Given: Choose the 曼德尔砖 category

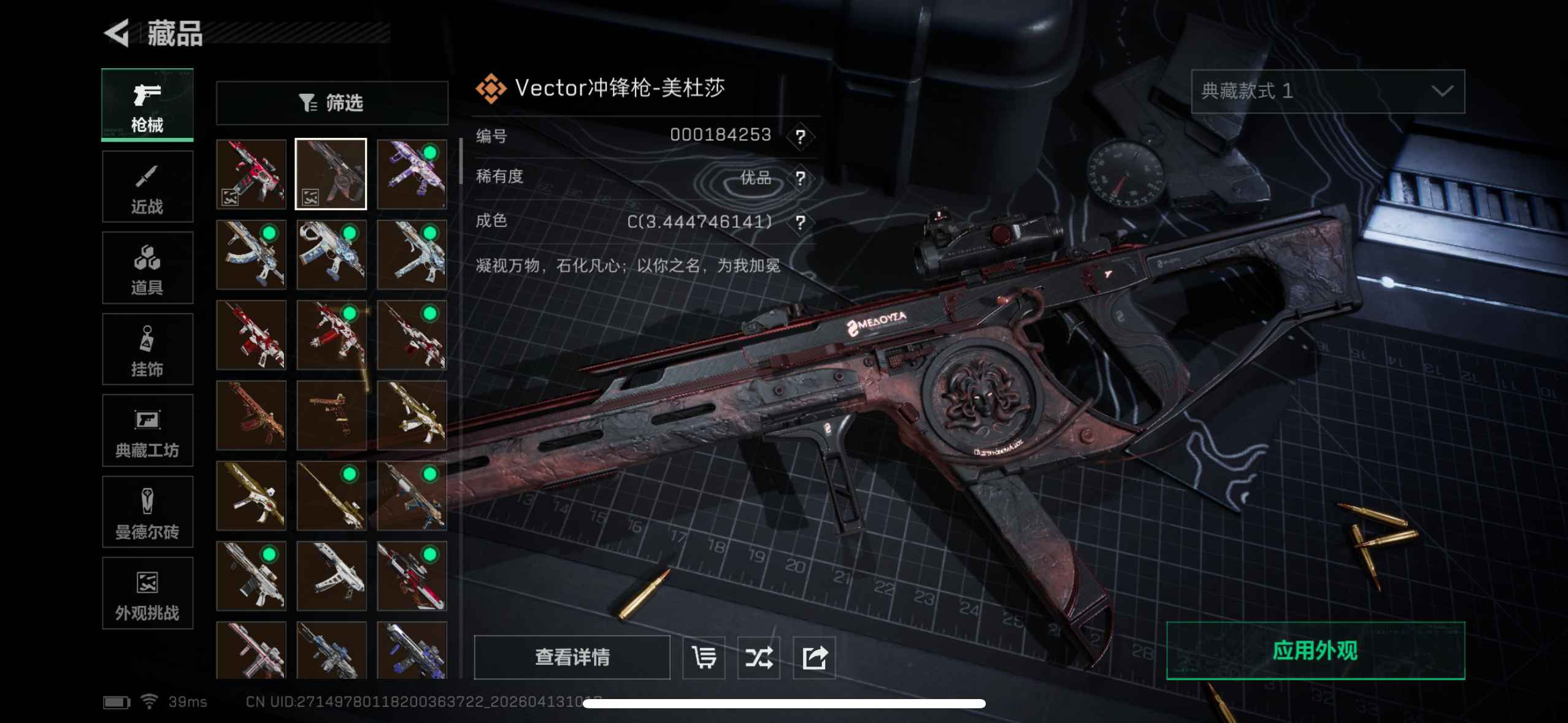Looking at the screenshot, I should 147,512.
